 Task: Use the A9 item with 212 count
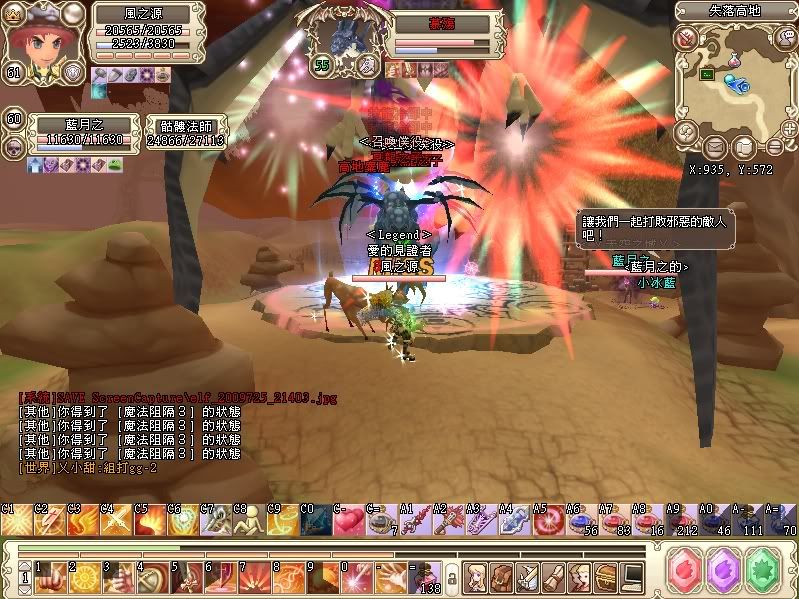point(678,521)
